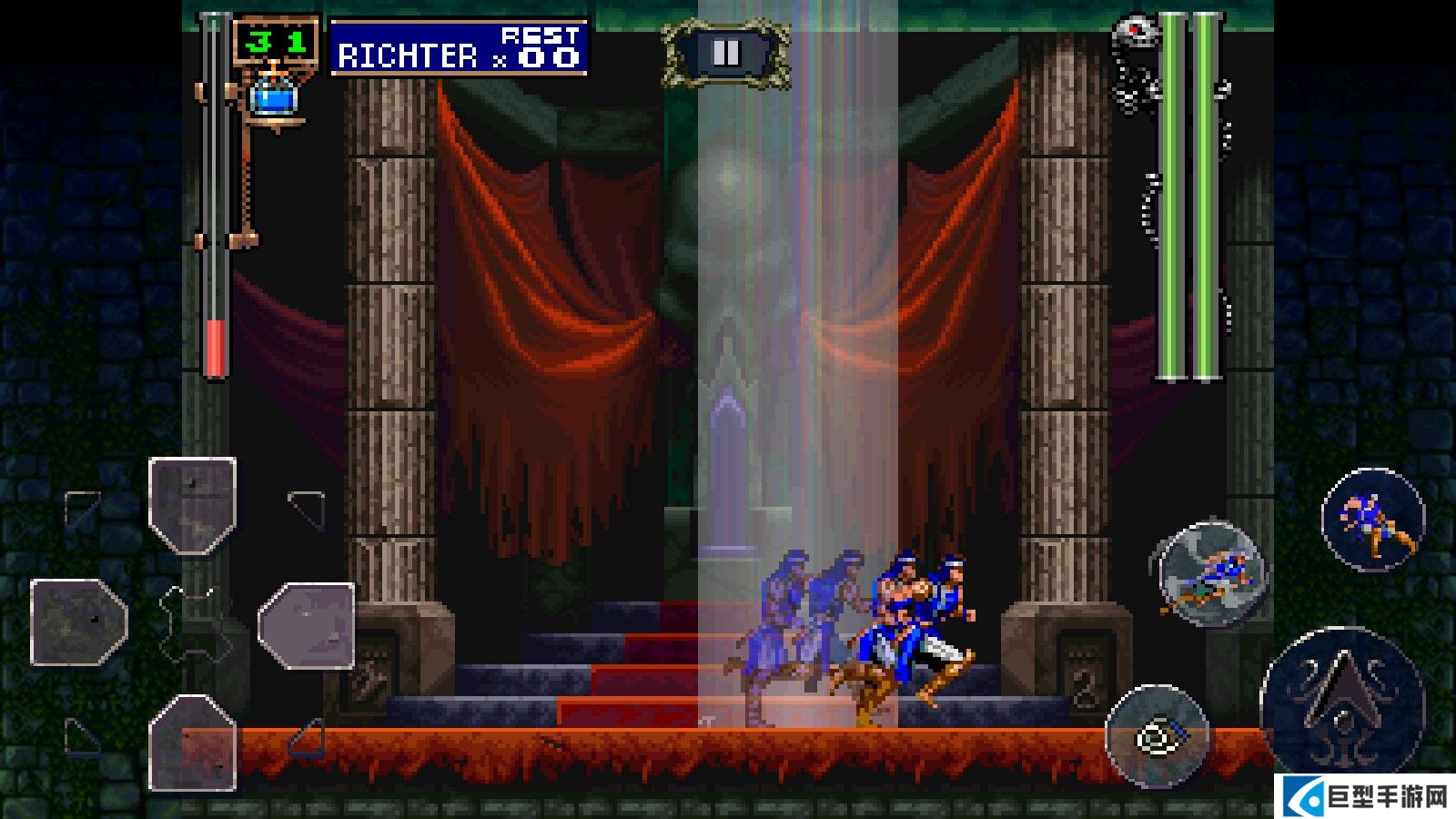Pause the game with the ornate pause button
This screenshot has width=1456, height=819.
point(725,54)
